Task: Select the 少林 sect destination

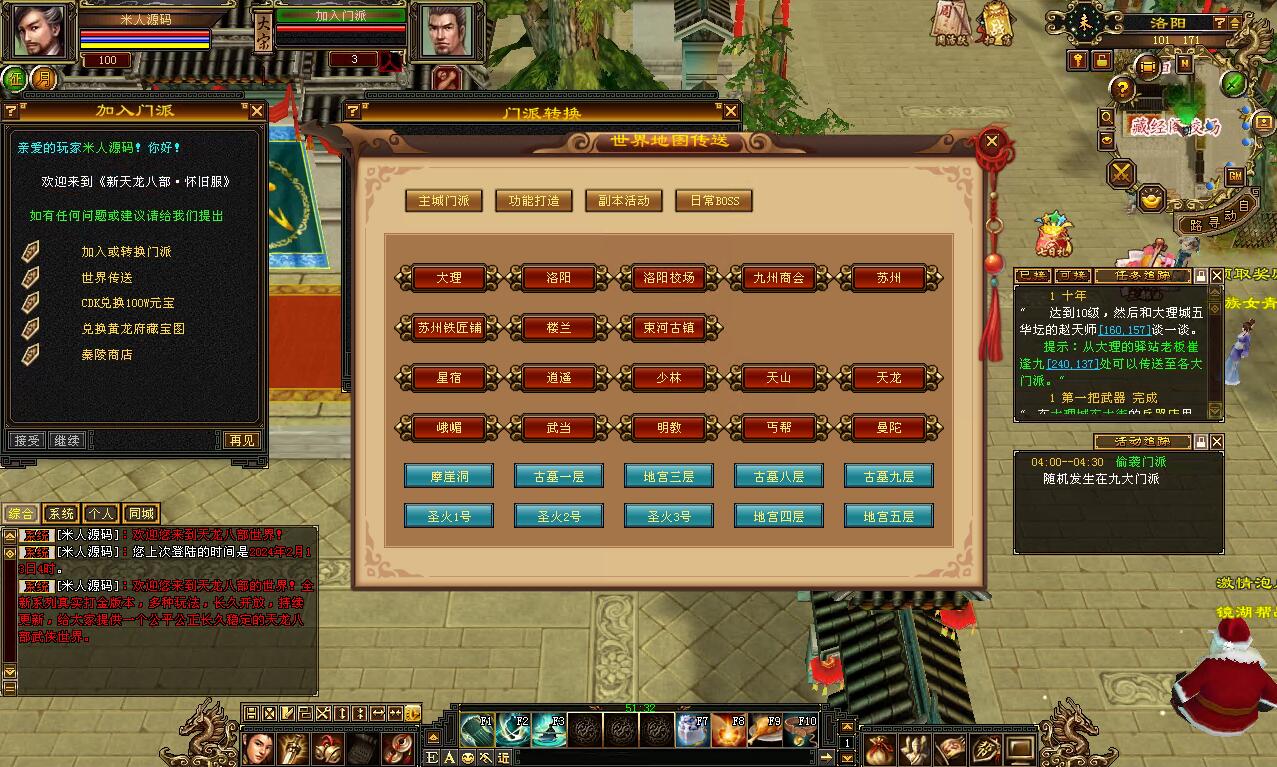Action: (669, 378)
